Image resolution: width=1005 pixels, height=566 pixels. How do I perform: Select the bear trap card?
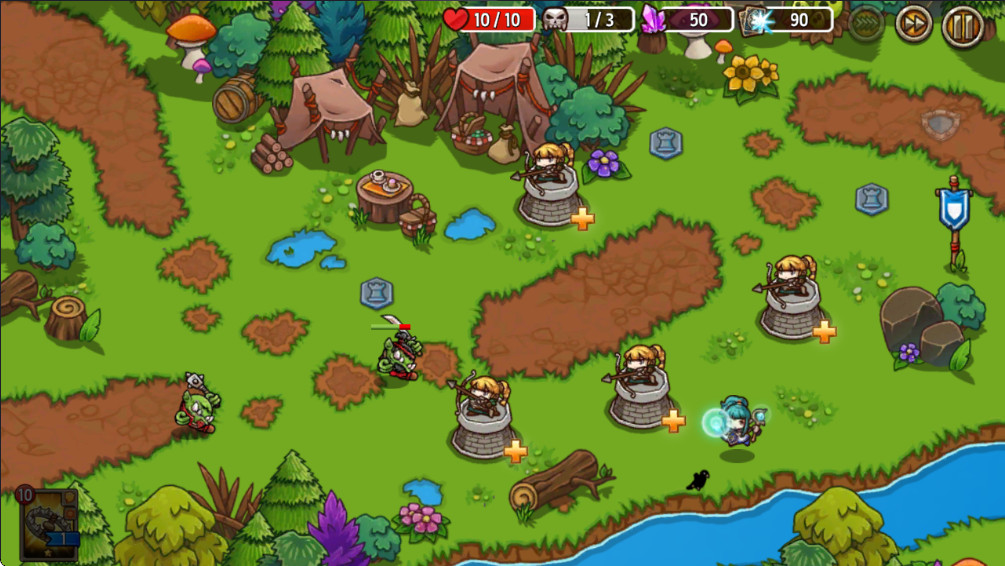[47, 524]
